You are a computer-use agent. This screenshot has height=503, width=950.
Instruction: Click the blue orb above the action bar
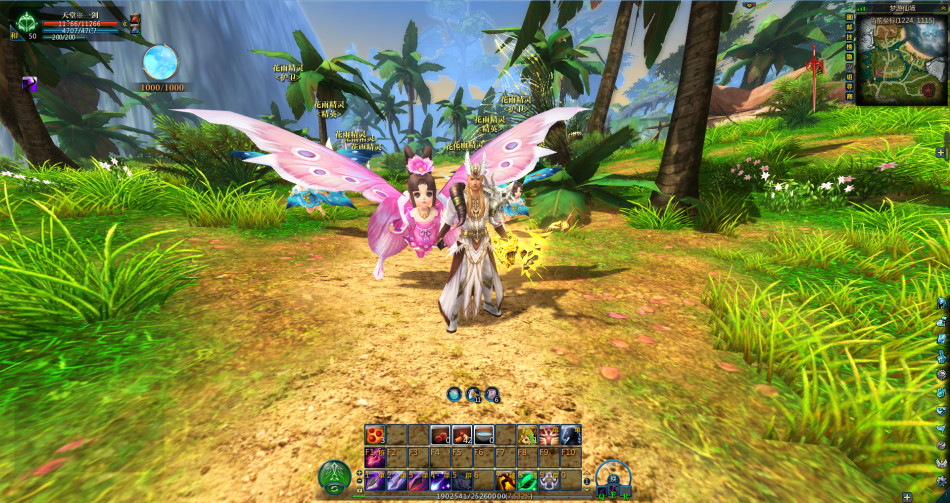coord(454,394)
